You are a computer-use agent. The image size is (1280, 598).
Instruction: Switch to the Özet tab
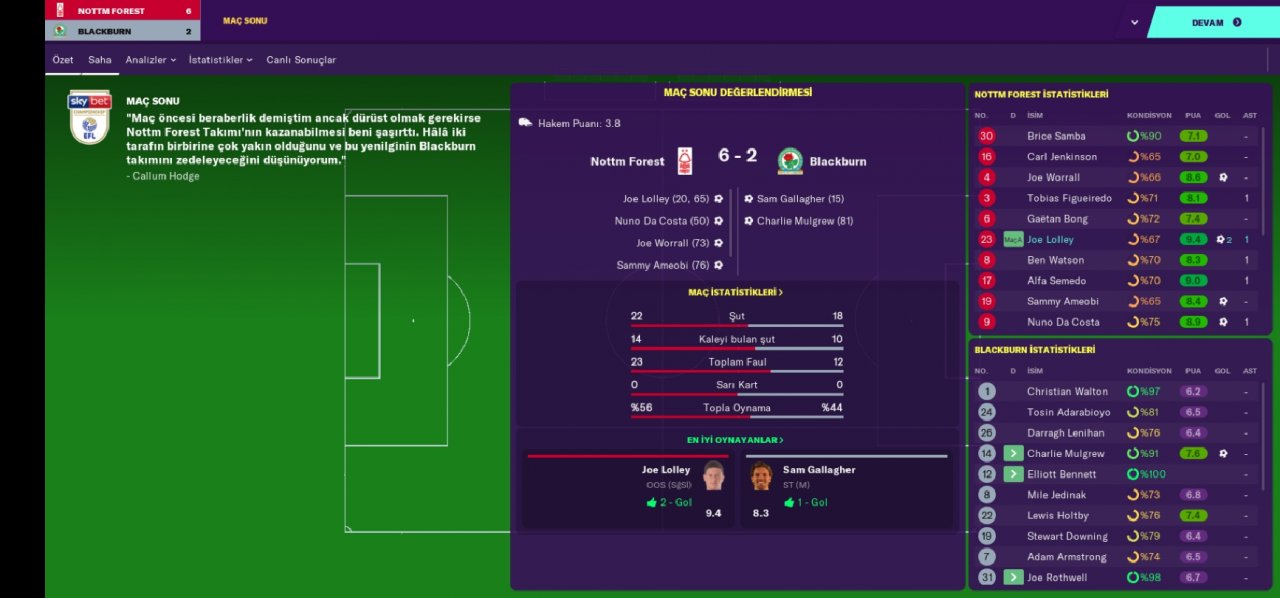(63, 60)
